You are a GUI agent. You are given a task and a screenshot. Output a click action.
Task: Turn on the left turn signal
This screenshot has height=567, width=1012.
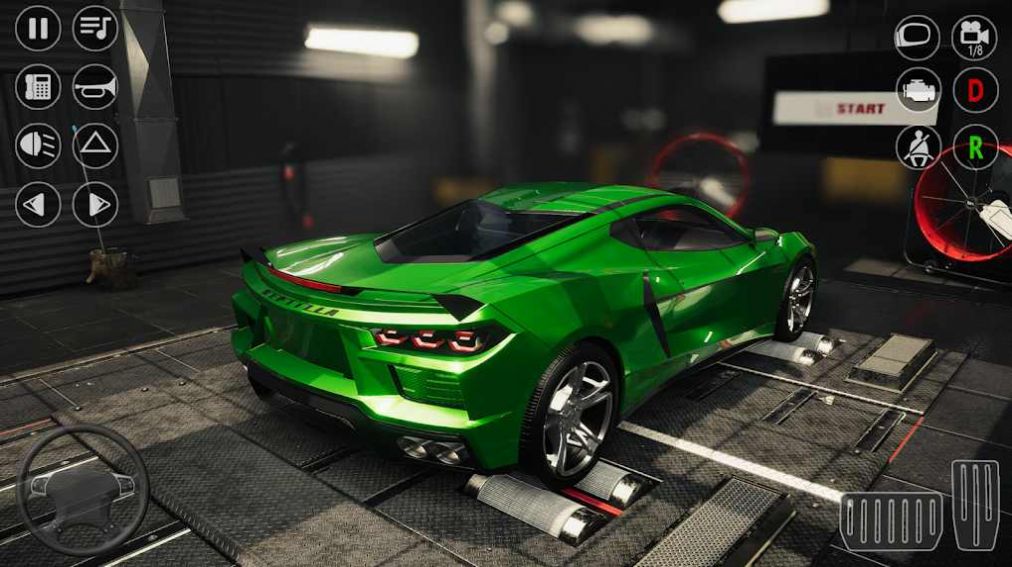click(x=38, y=205)
